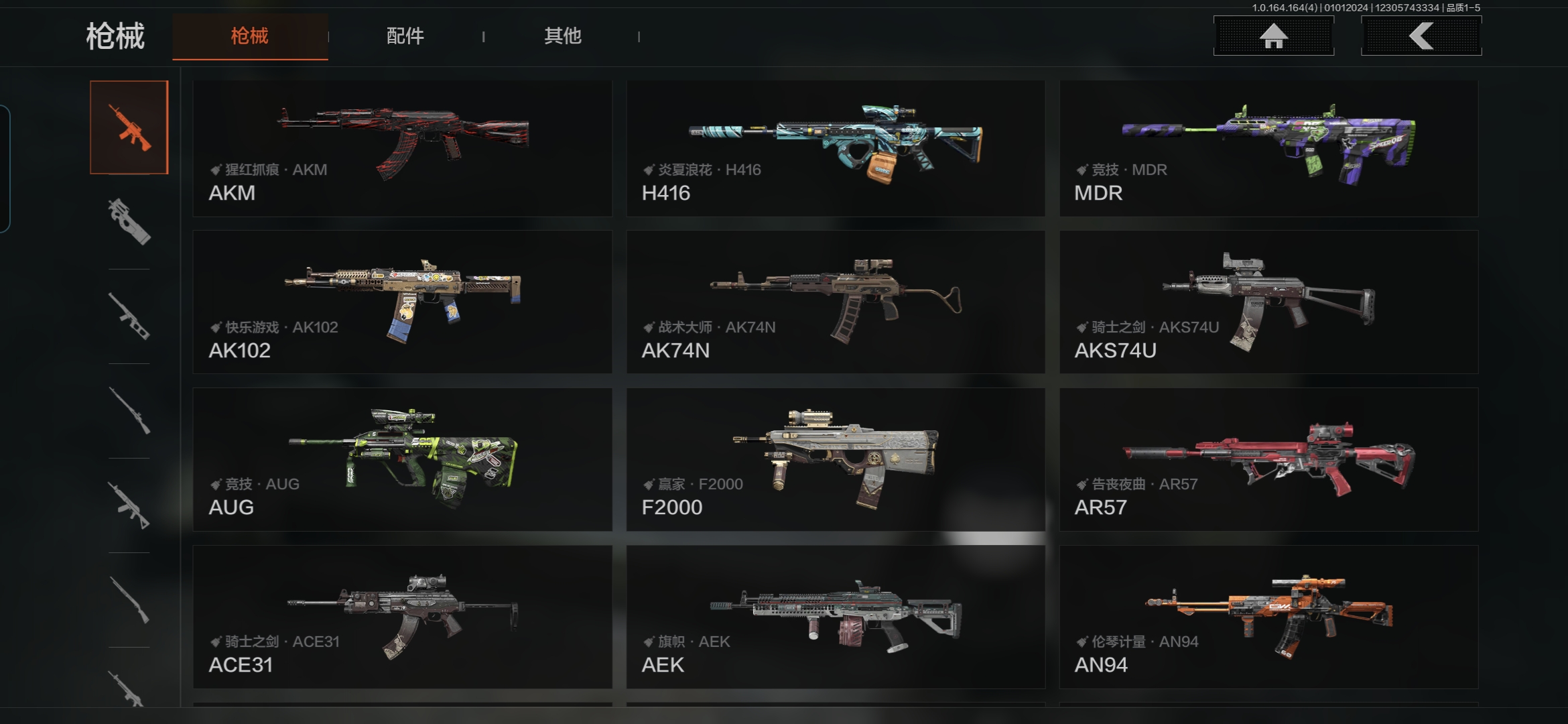This screenshot has width=1568, height=724.
Task: Select the AKM weapon card
Action: (402, 148)
